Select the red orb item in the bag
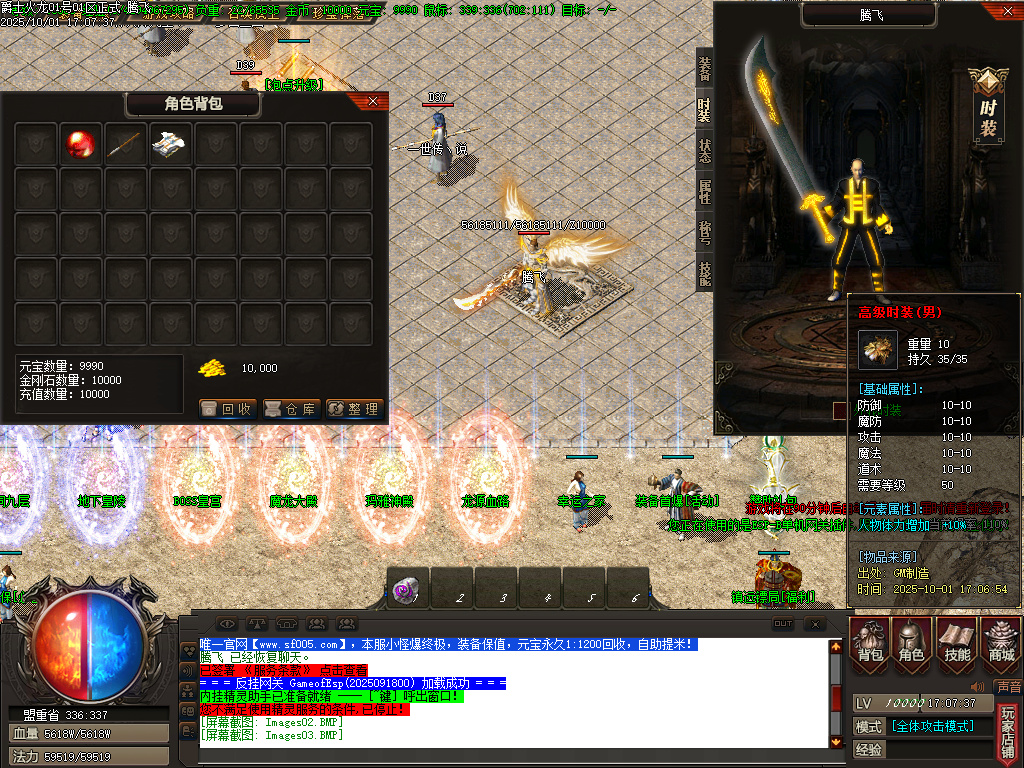 (80, 145)
